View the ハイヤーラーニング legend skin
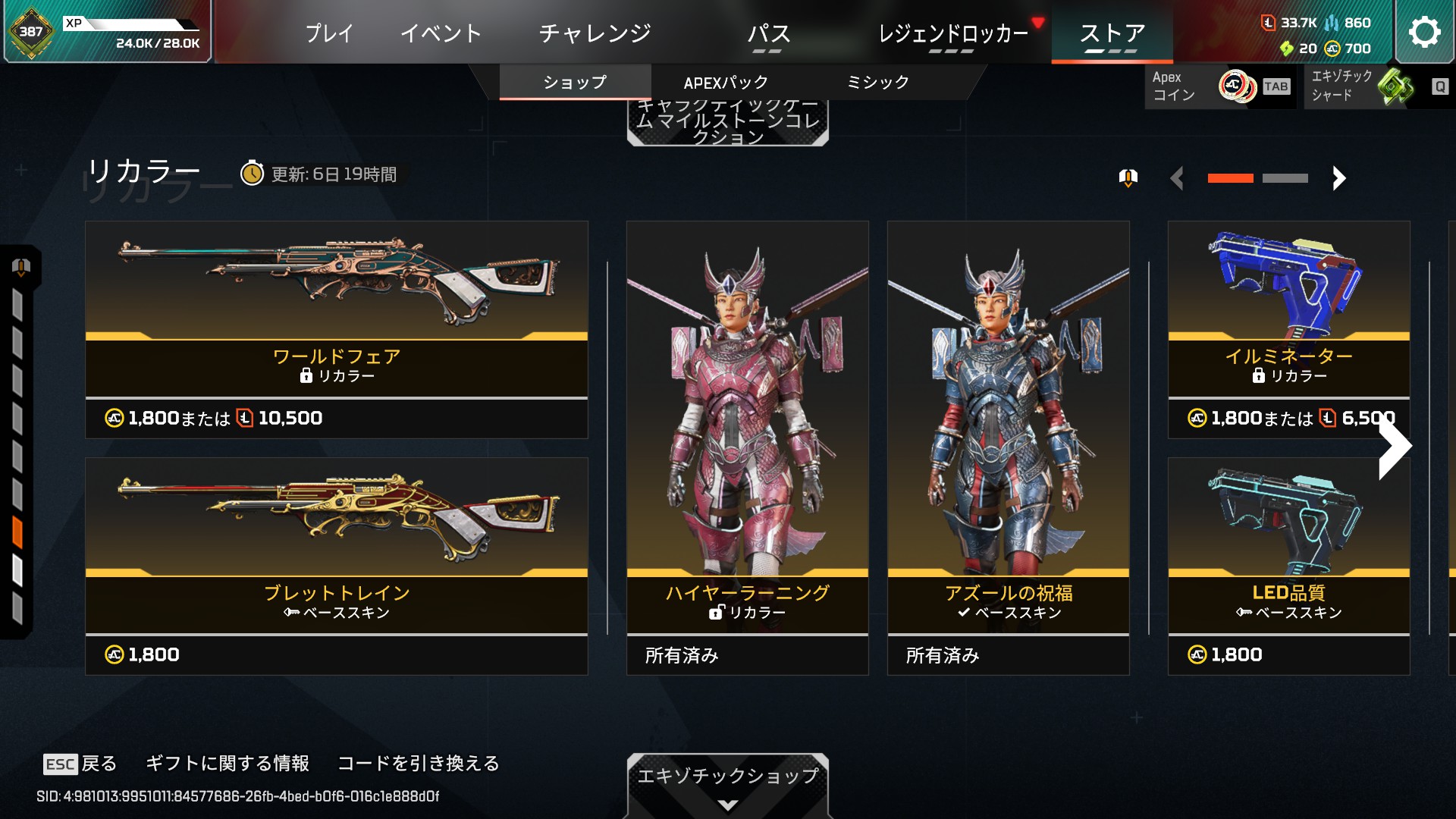 tap(747, 447)
